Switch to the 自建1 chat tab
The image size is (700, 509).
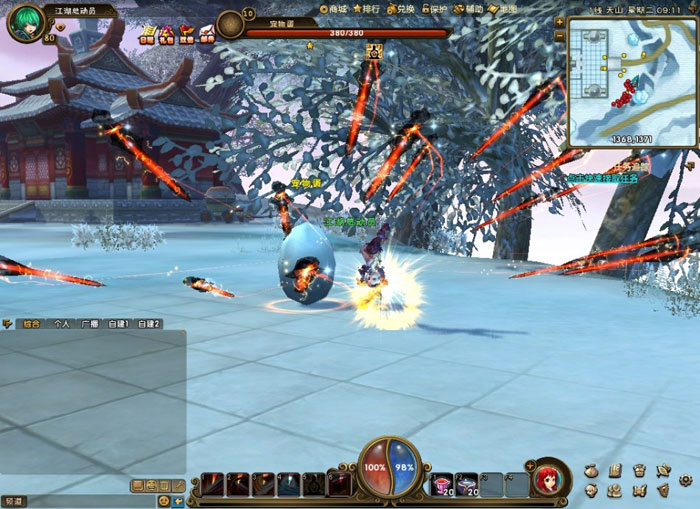(119, 324)
